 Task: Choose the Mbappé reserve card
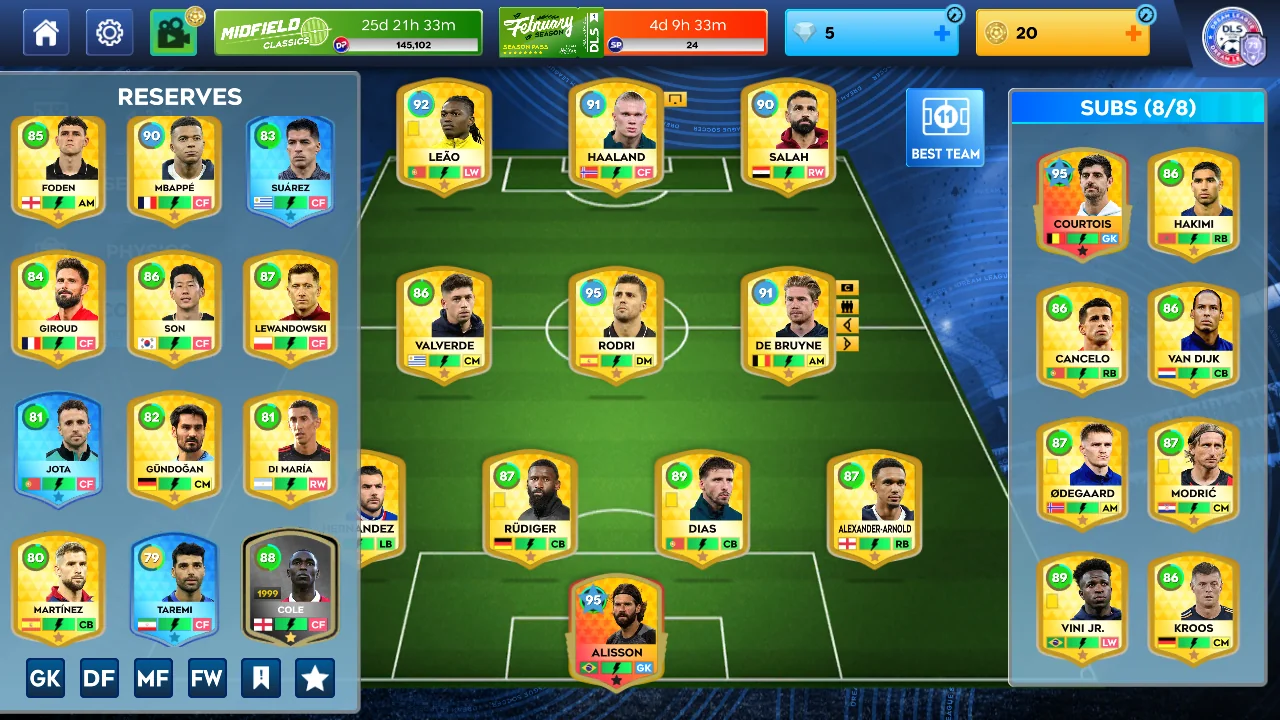174,165
